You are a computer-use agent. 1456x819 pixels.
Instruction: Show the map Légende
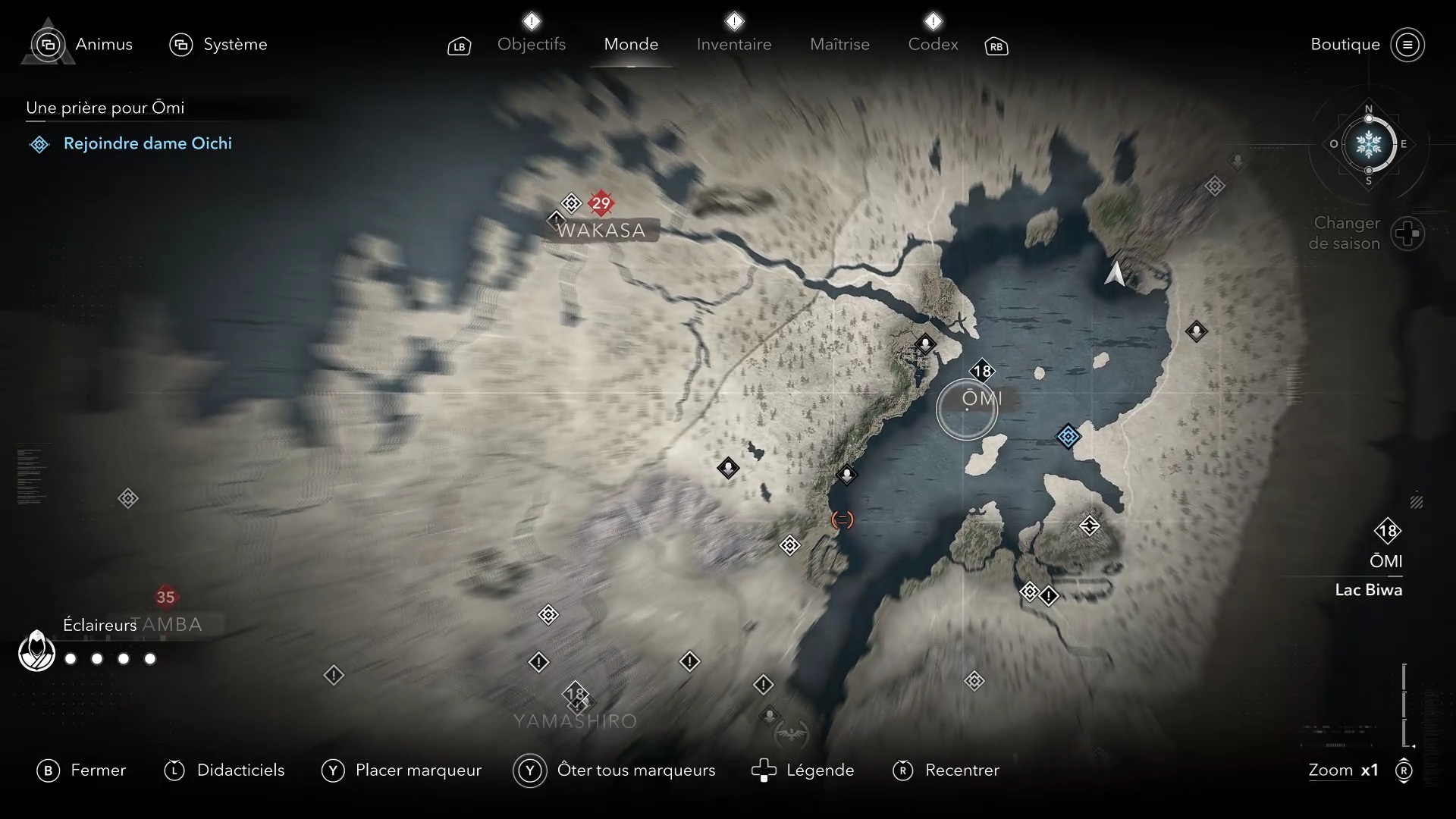803,770
